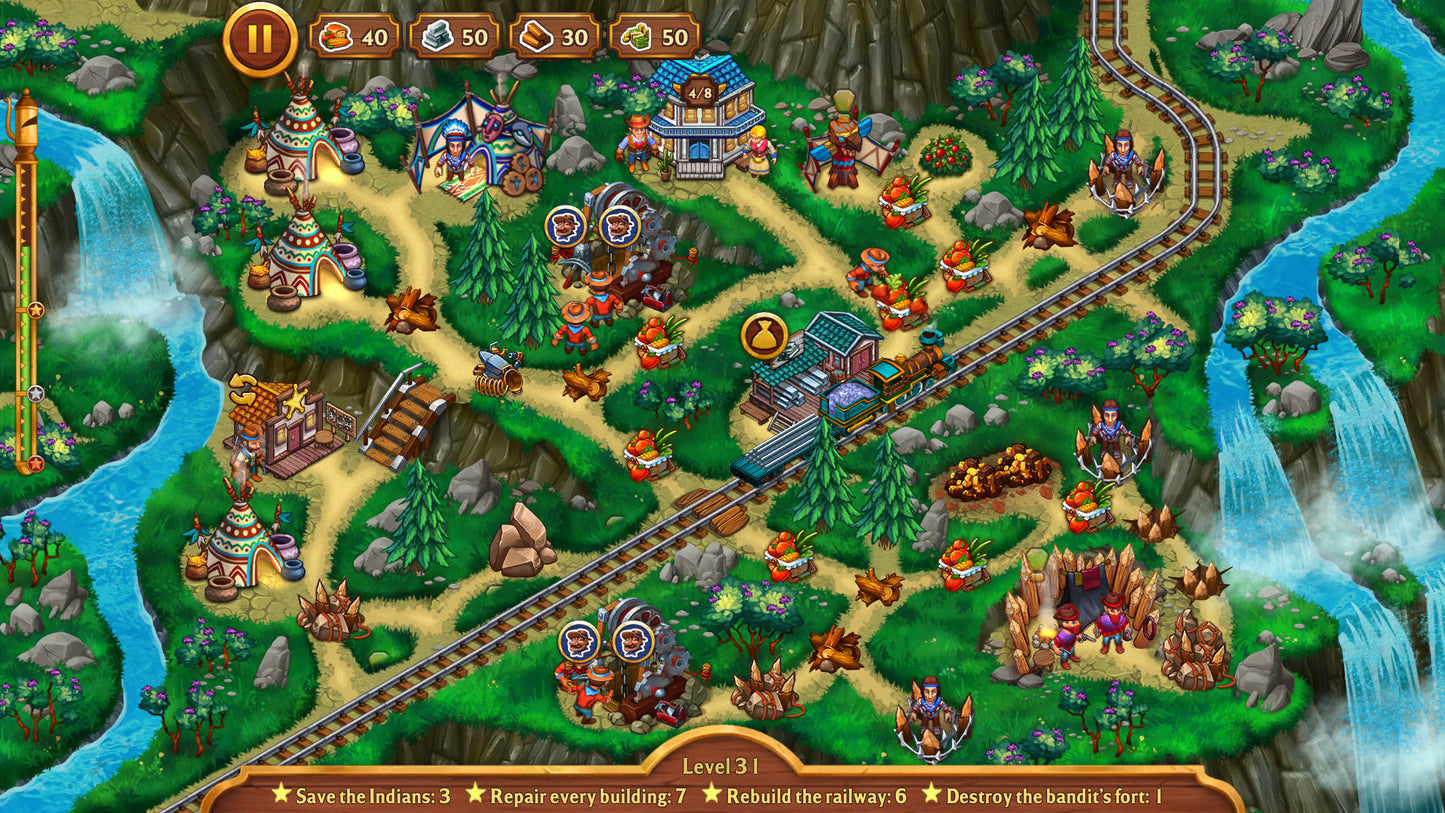
Task: Click the star marker on the left progress meter
Action: pos(35,310)
